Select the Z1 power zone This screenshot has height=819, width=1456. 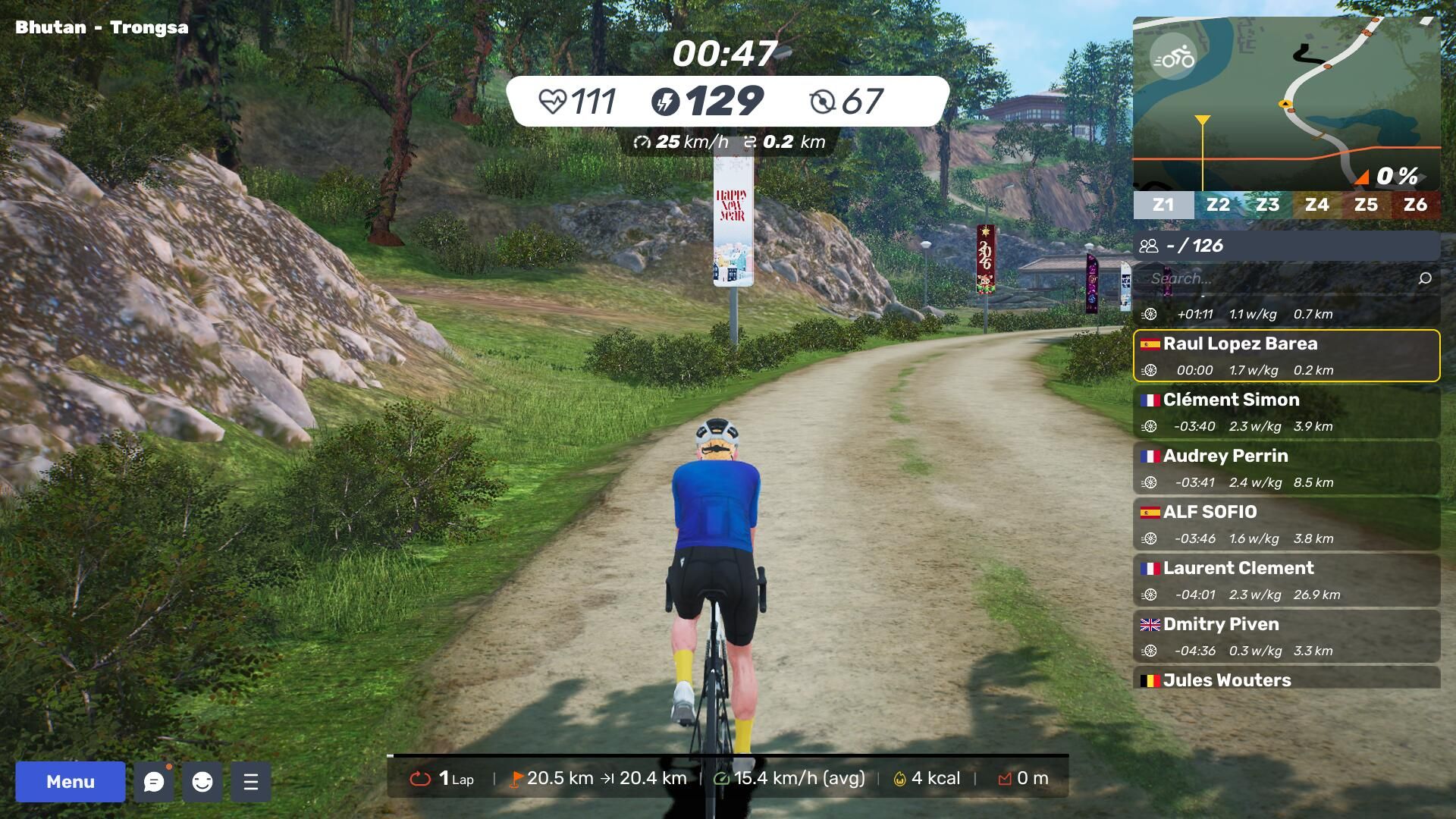point(1163,205)
